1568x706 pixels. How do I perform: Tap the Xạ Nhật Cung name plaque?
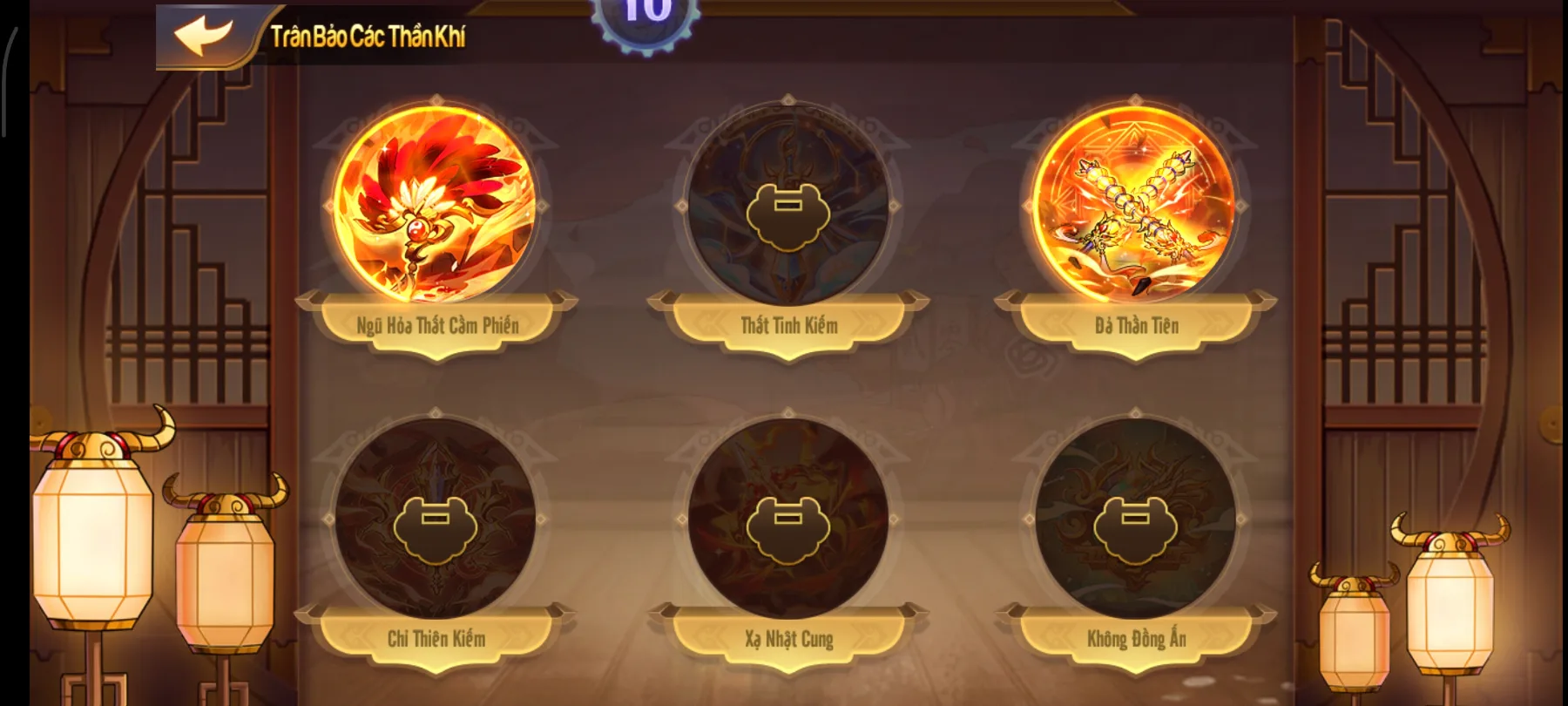point(788,638)
